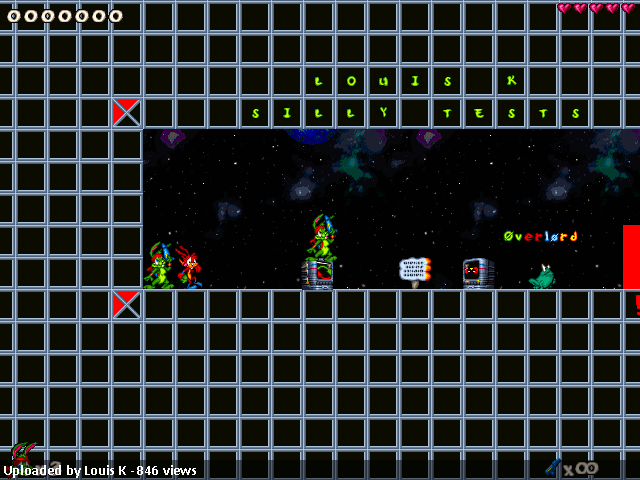This screenshot has width=640, height=480.
Task: Select the blue blaster weapon icon
Action: pos(553,466)
